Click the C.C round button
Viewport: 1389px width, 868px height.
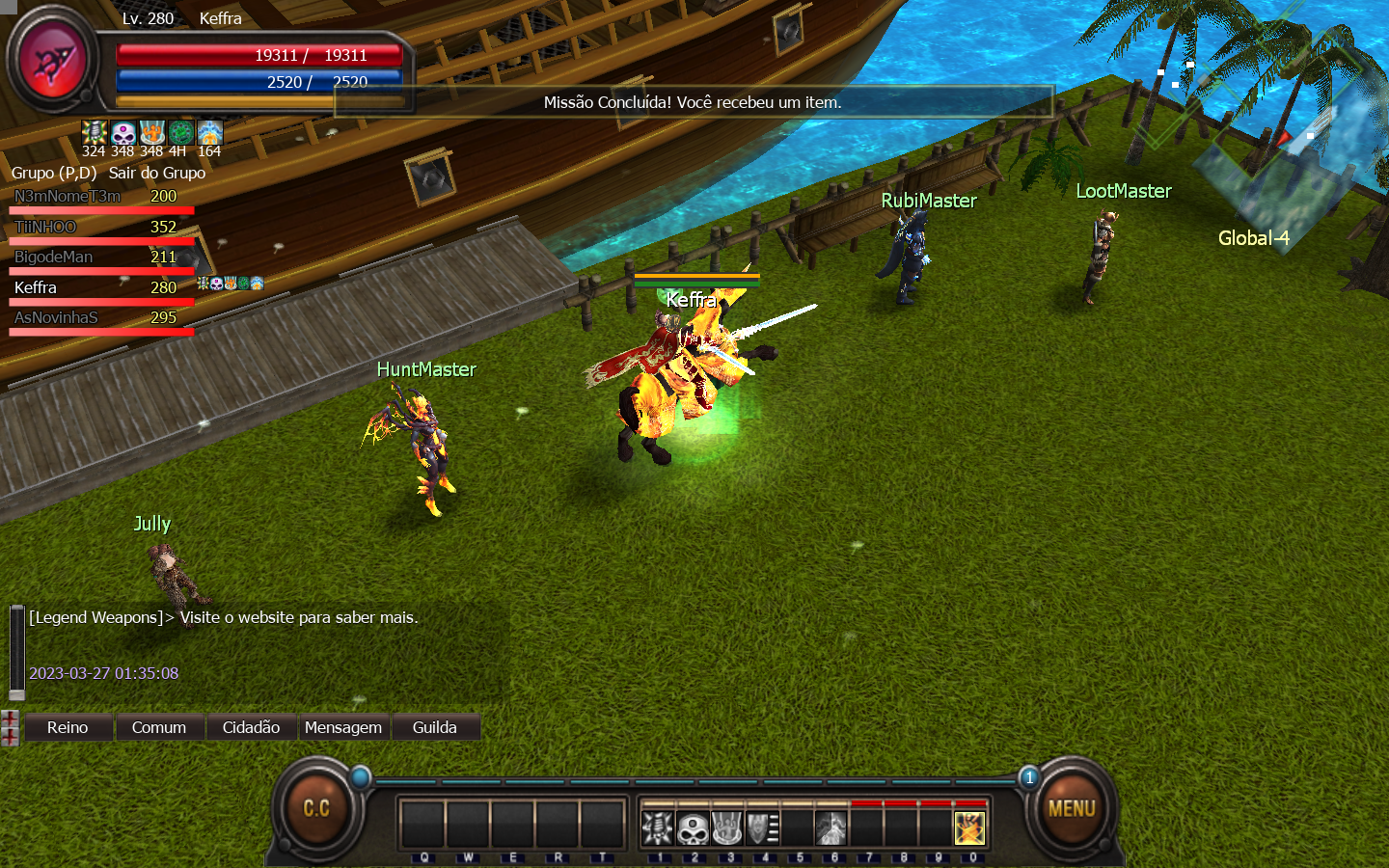(x=316, y=808)
